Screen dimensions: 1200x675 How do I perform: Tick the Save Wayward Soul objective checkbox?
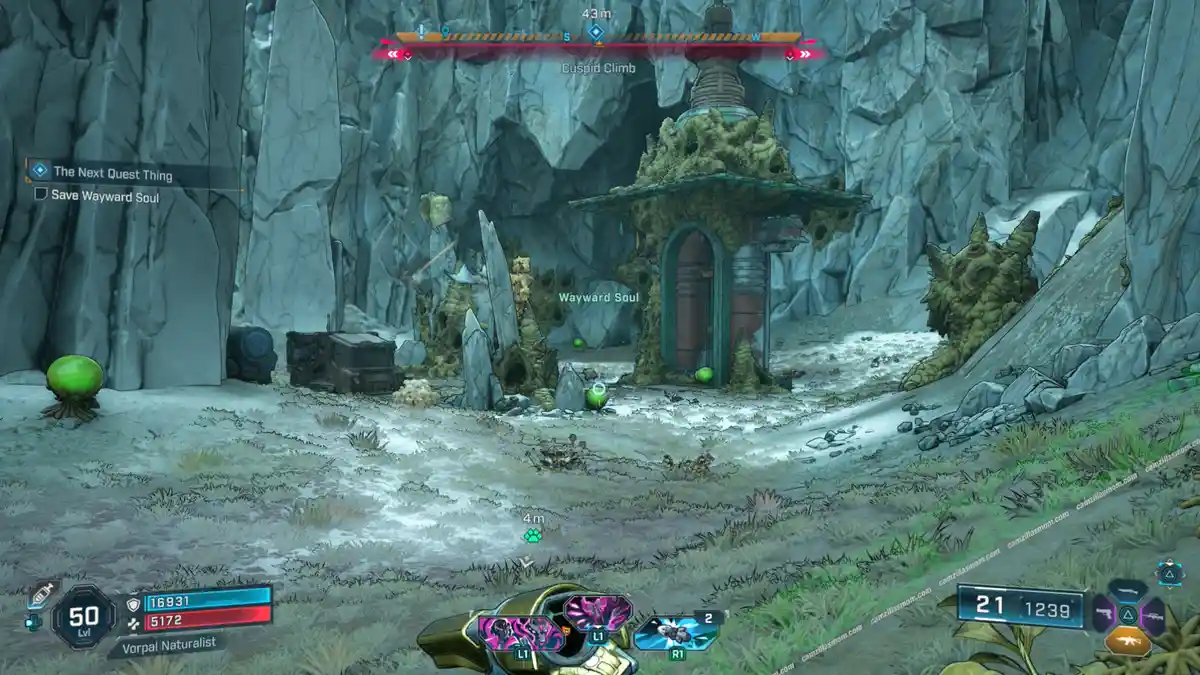pyautogui.click(x=41, y=196)
